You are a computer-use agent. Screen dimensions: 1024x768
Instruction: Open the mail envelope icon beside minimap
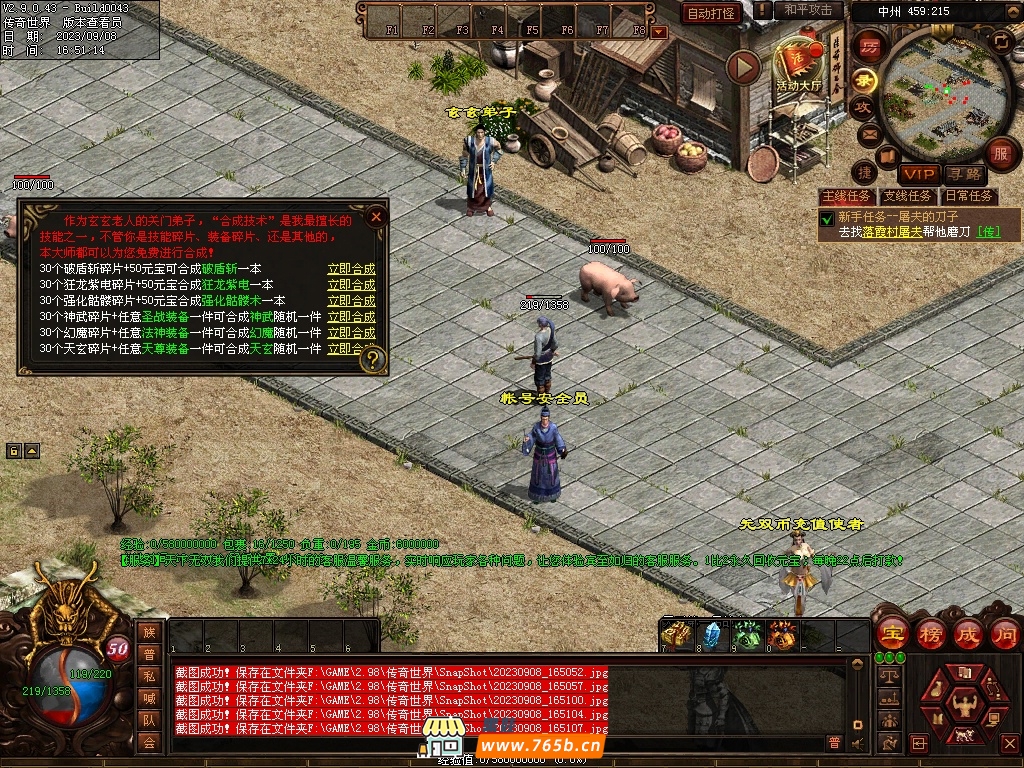point(865,133)
